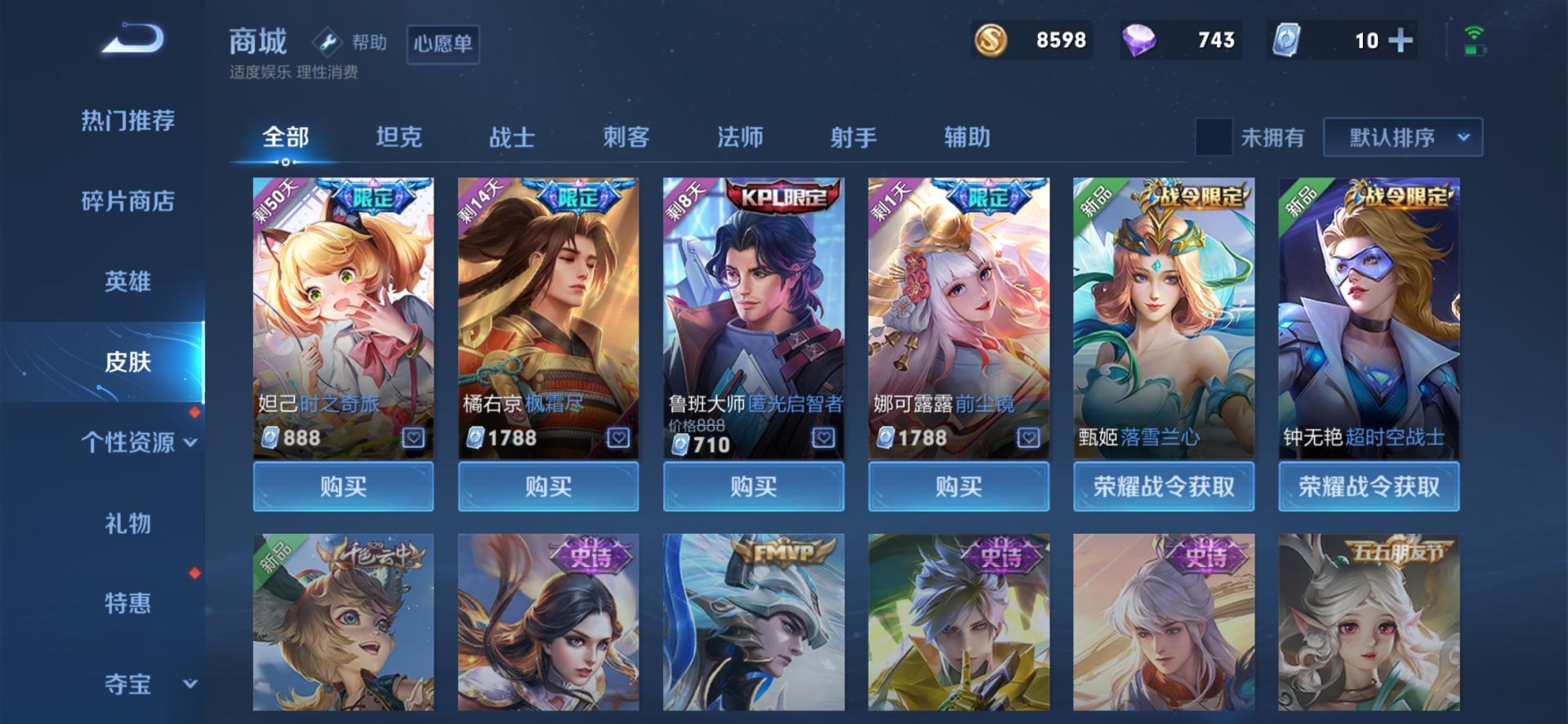Expand the 夺宝 treasure menu
The width and height of the screenshot is (1568, 724).
click(137, 683)
